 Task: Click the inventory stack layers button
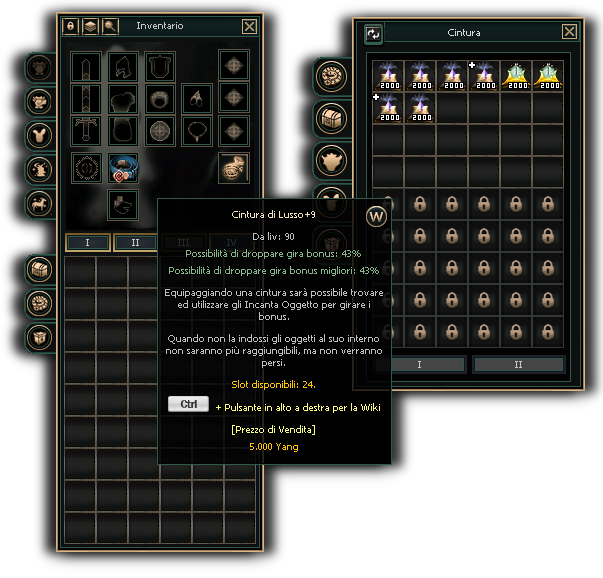90,26
